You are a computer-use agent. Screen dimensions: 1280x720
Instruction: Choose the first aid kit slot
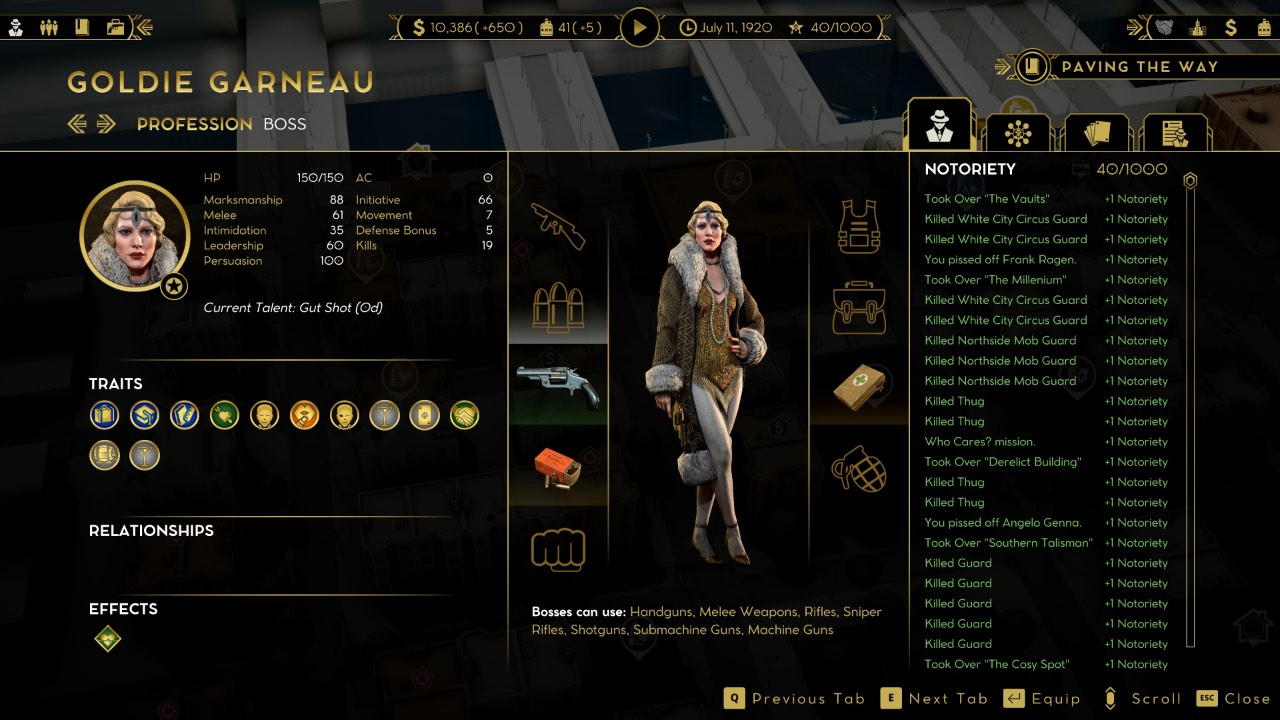point(859,386)
